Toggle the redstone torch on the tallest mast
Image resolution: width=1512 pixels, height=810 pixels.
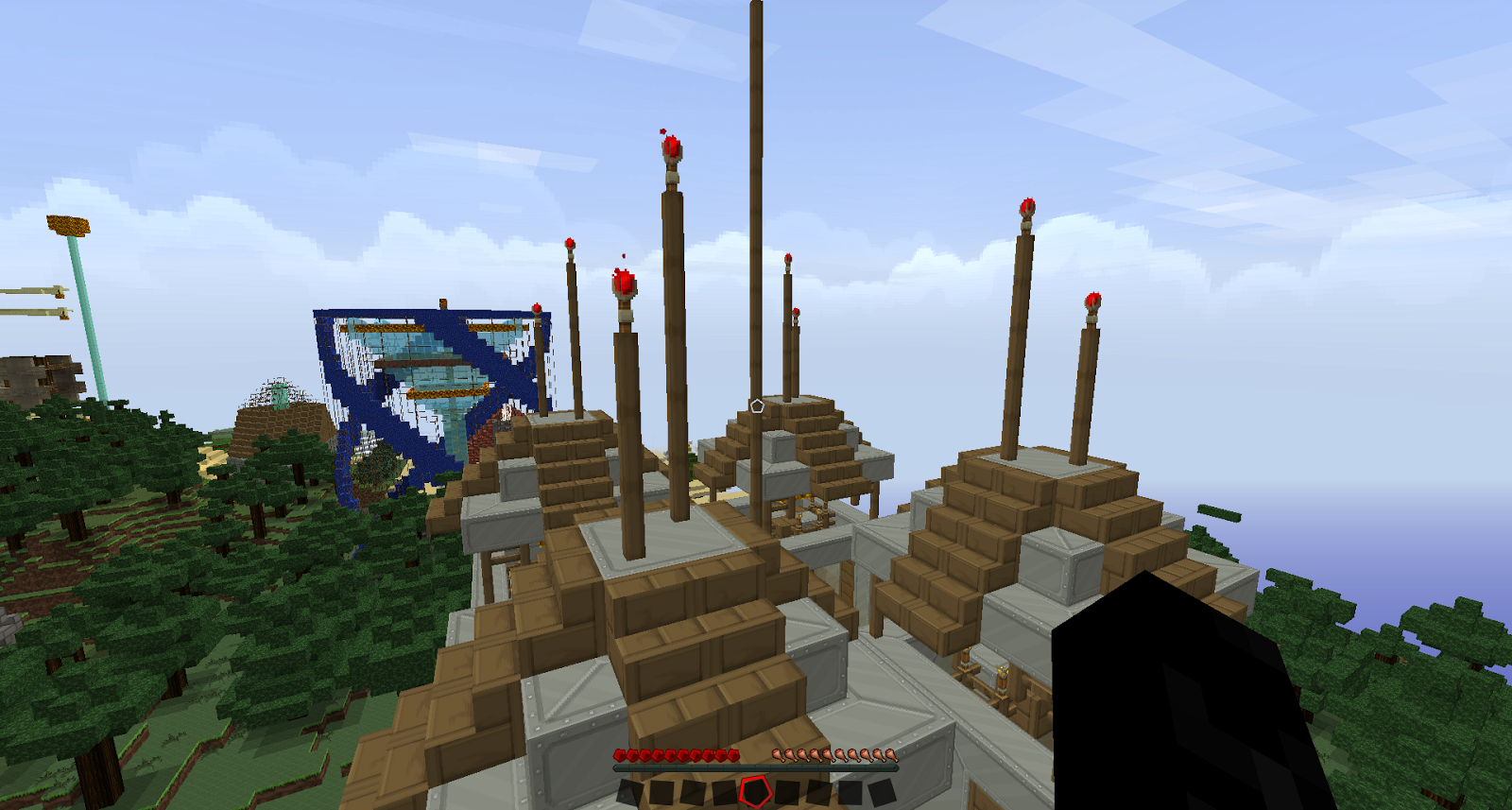coord(671,146)
